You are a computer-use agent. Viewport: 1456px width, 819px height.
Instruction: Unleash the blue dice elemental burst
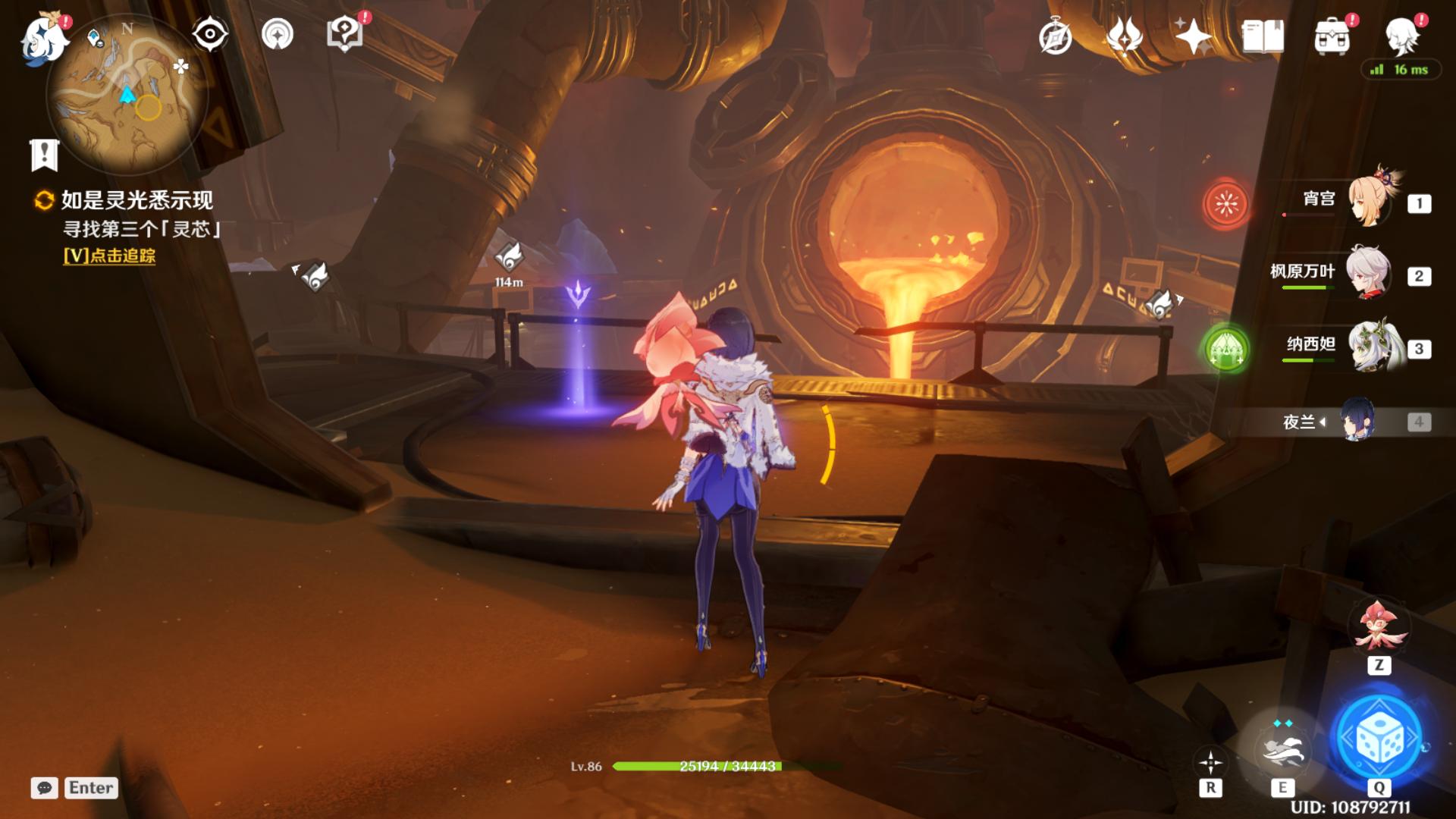1379,739
